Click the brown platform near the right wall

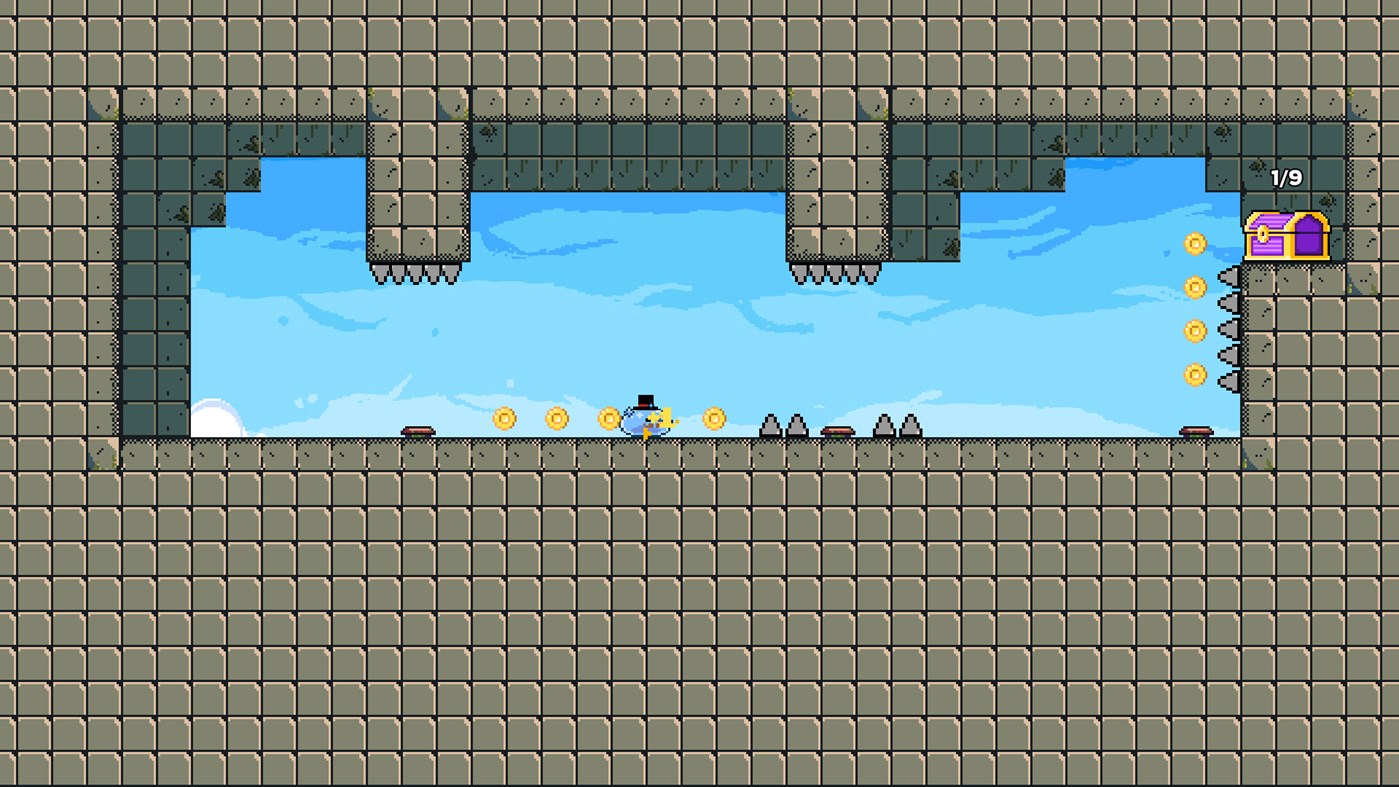[x=1194, y=429]
